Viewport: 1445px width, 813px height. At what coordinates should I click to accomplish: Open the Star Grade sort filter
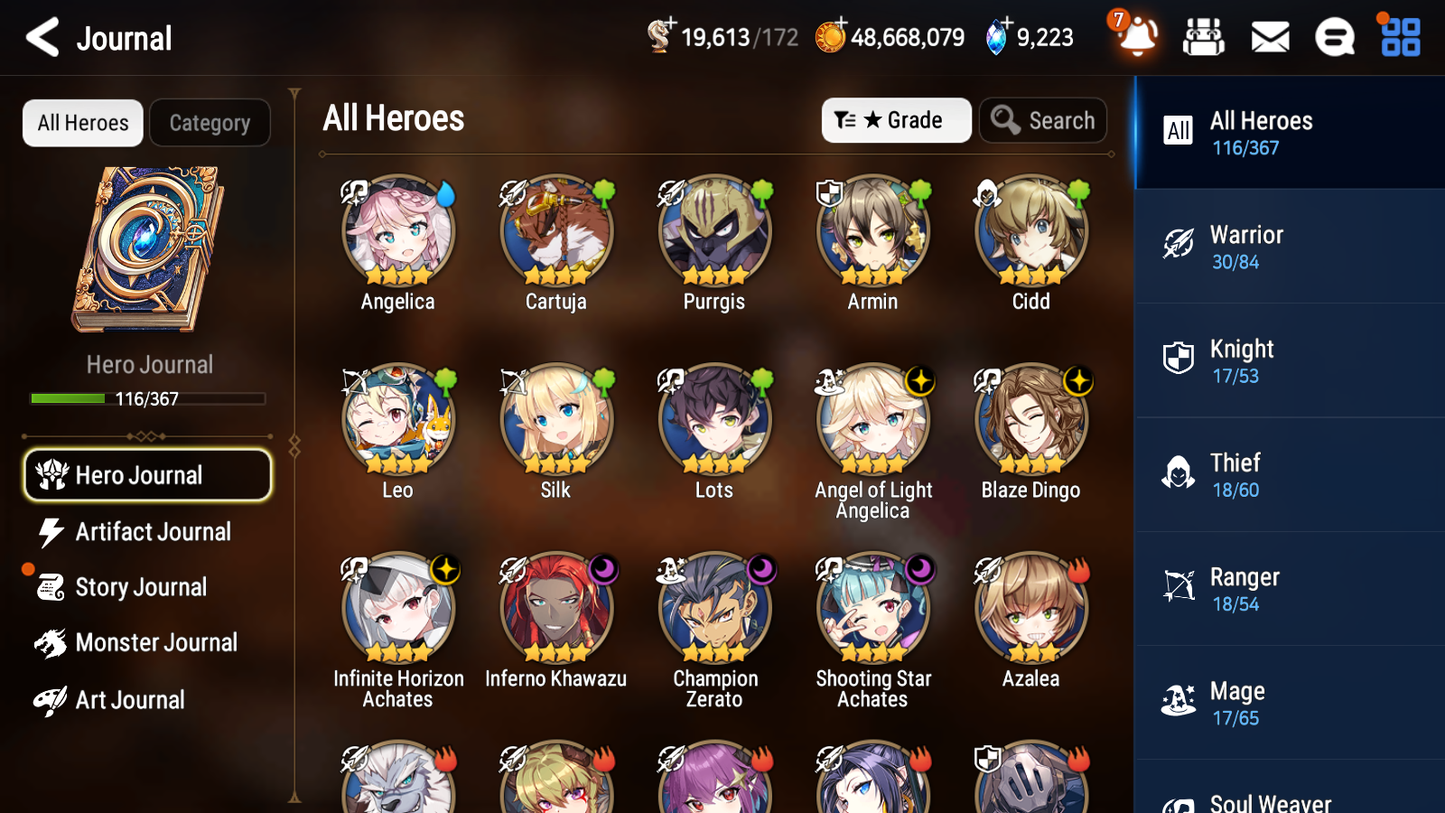point(896,120)
